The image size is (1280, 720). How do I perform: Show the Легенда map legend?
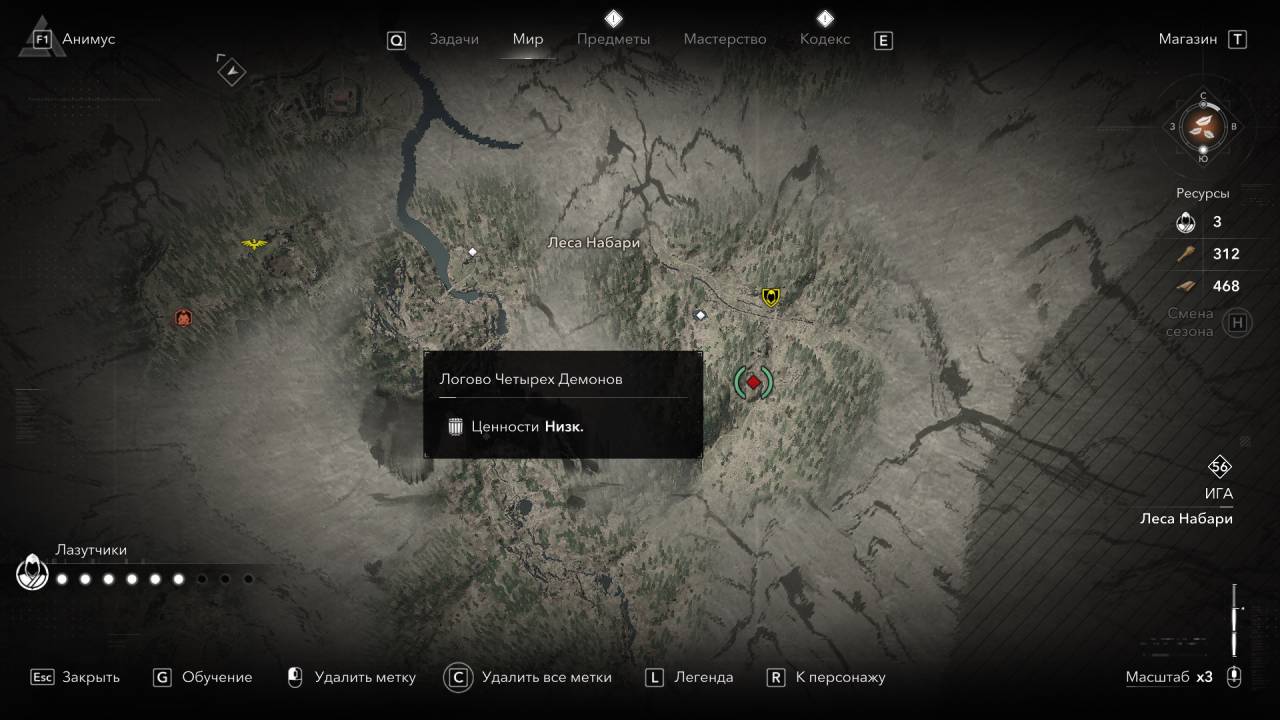(690, 677)
